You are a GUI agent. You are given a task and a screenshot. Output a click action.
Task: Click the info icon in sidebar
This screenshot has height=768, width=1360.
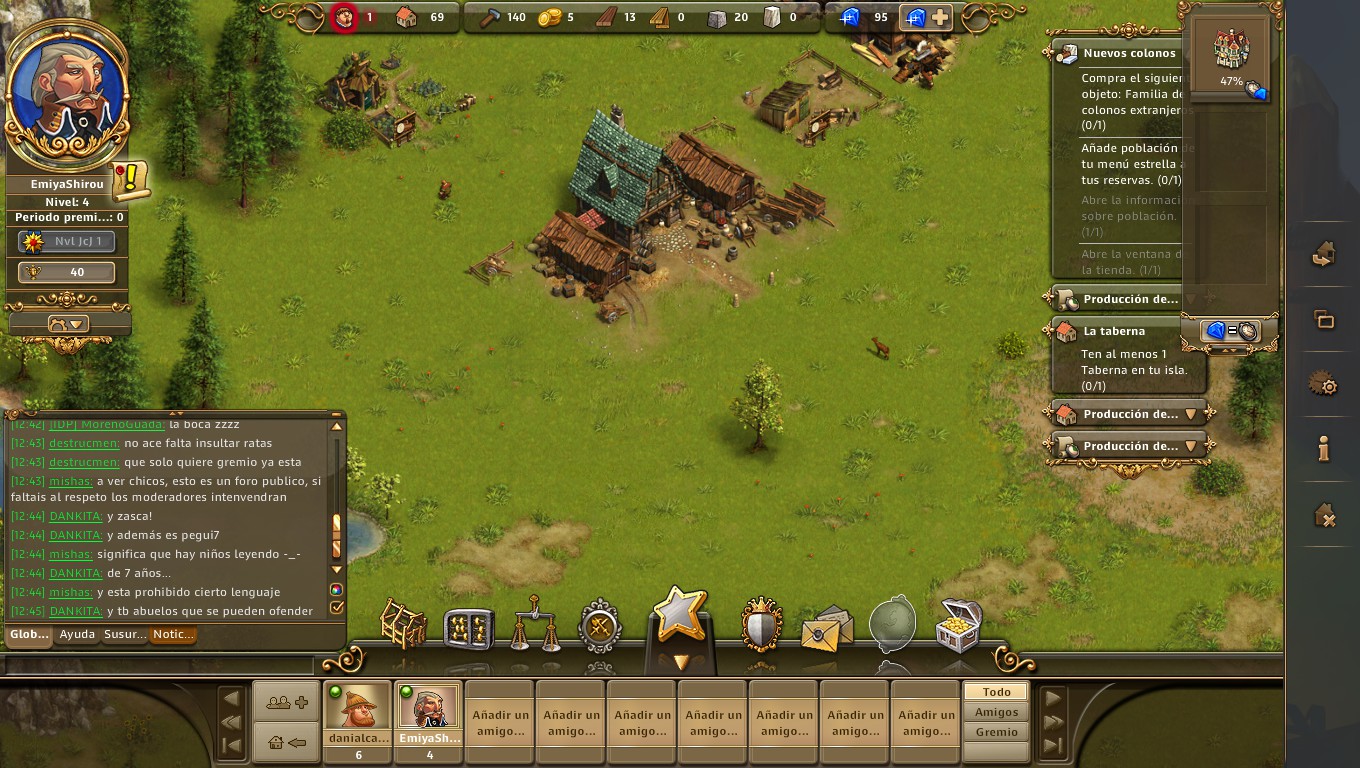pos(1324,450)
